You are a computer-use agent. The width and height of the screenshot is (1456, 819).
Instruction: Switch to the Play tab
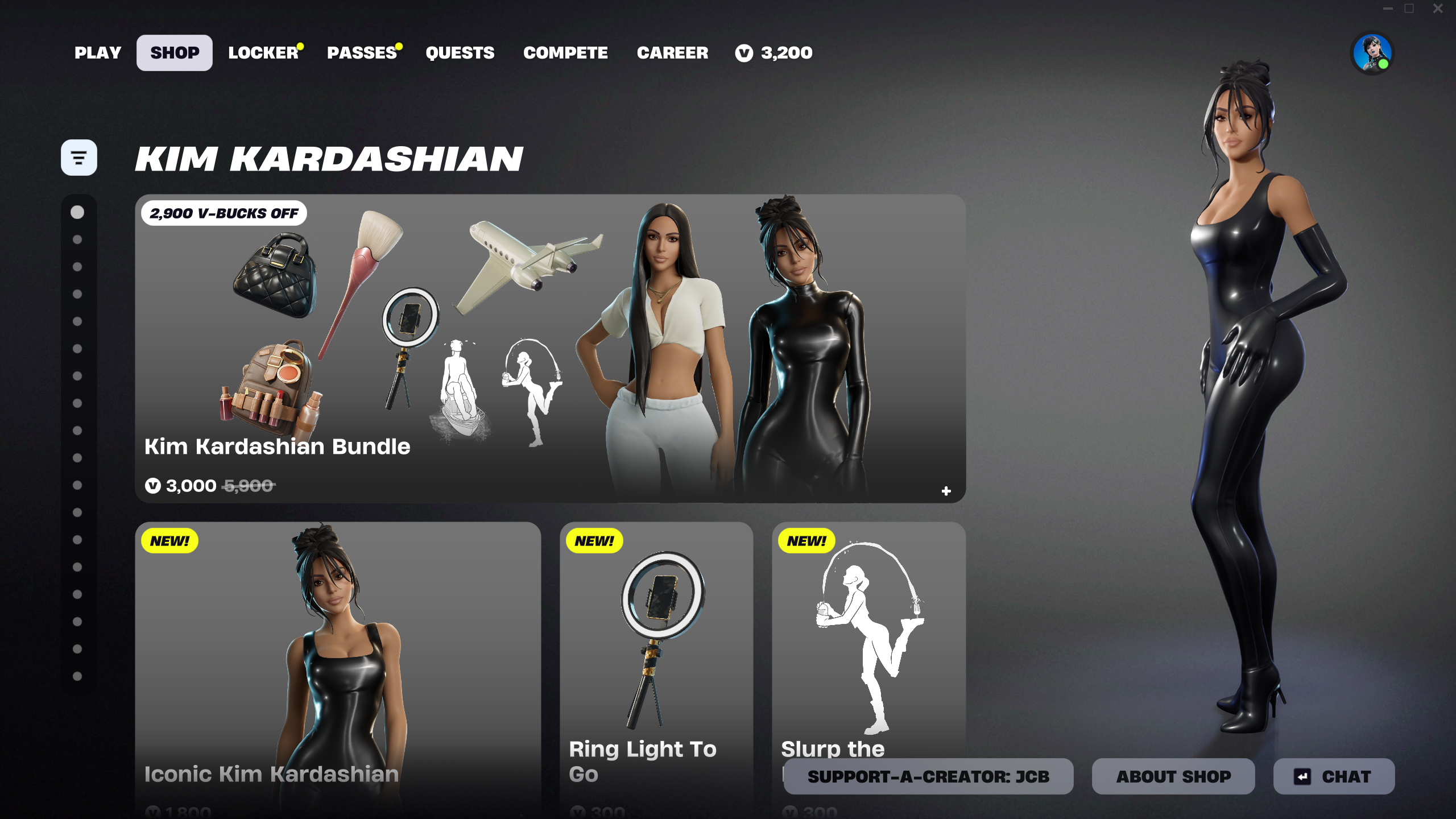pyautogui.click(x=98, y=53)
